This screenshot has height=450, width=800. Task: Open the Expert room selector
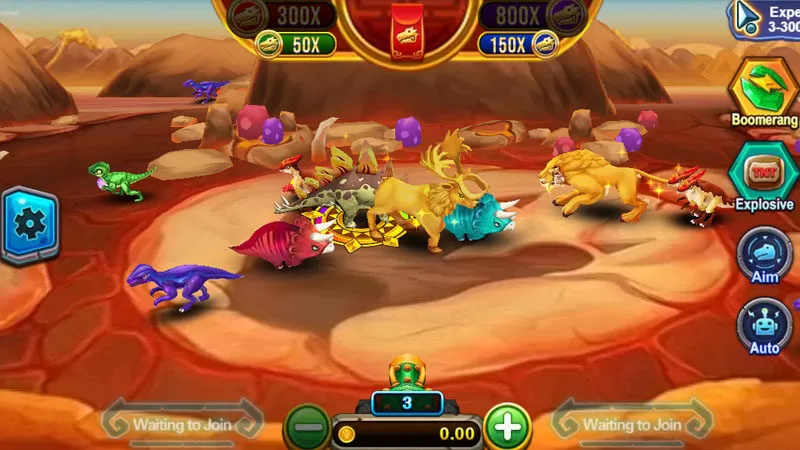[x=766, y=17]
